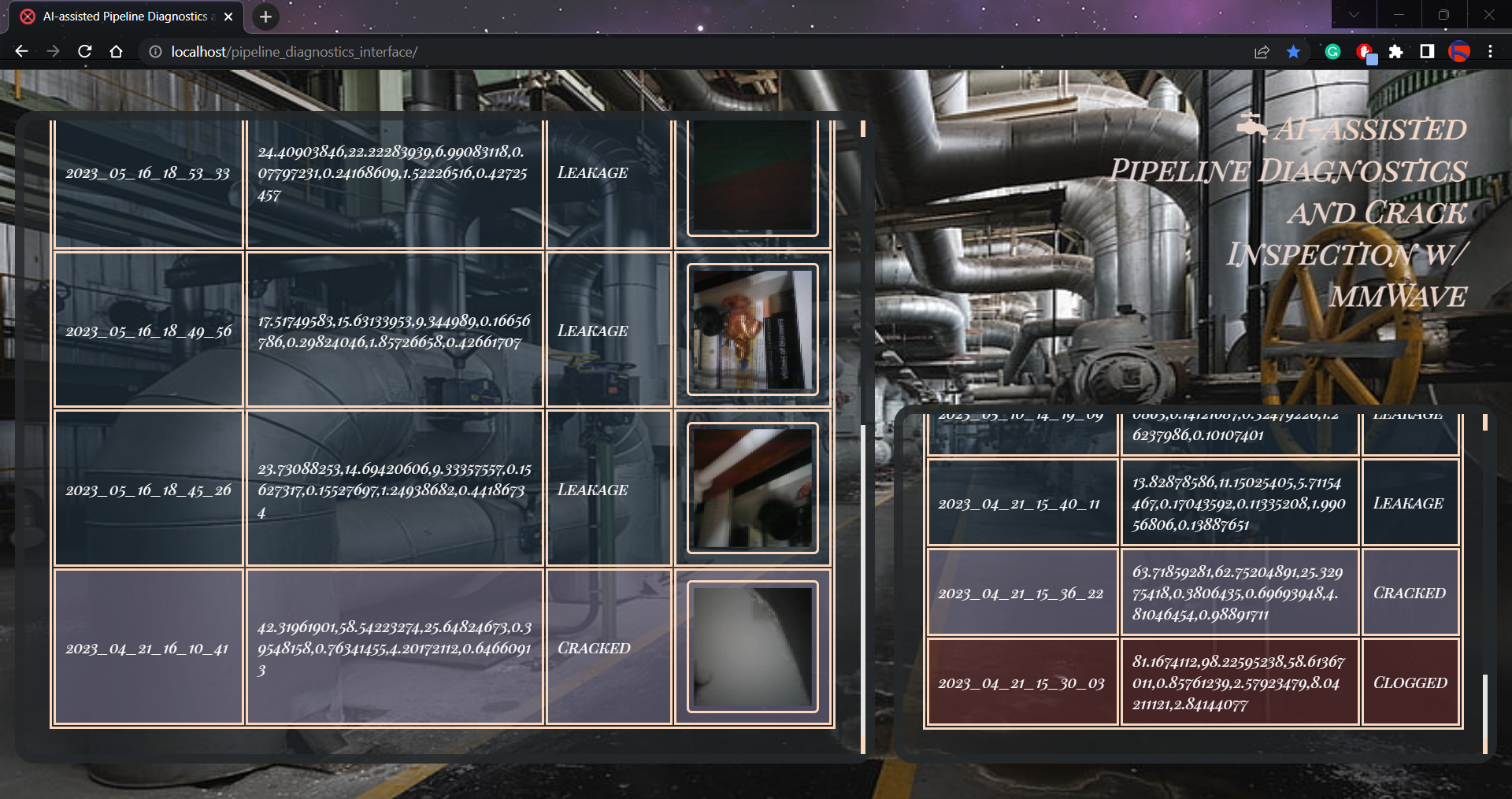
Task: Navigate back with the back arrow
Action: click(20, 51)
